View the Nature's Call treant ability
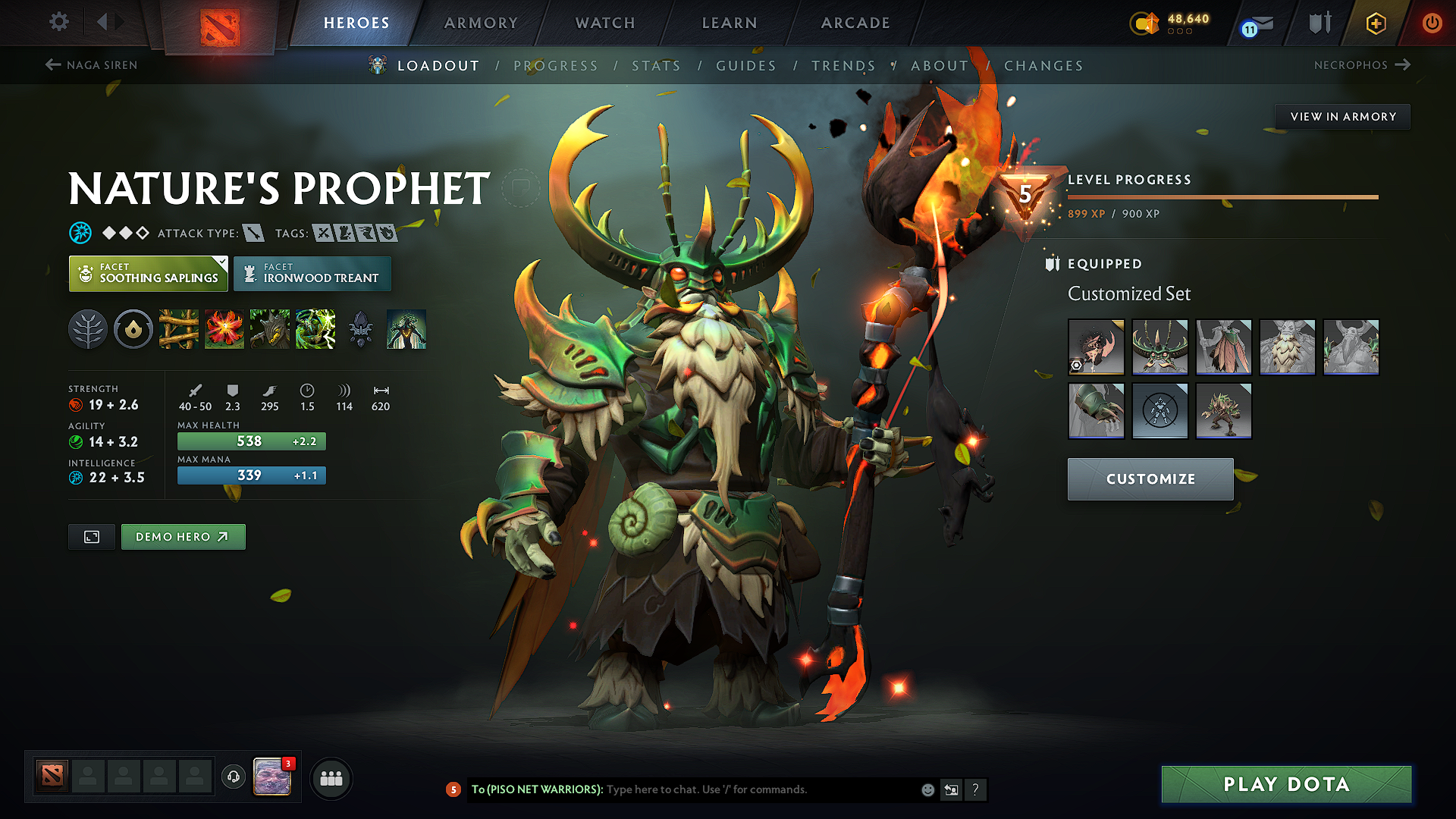Viewport: 1456px width, 819px height. tap(270, 329)
